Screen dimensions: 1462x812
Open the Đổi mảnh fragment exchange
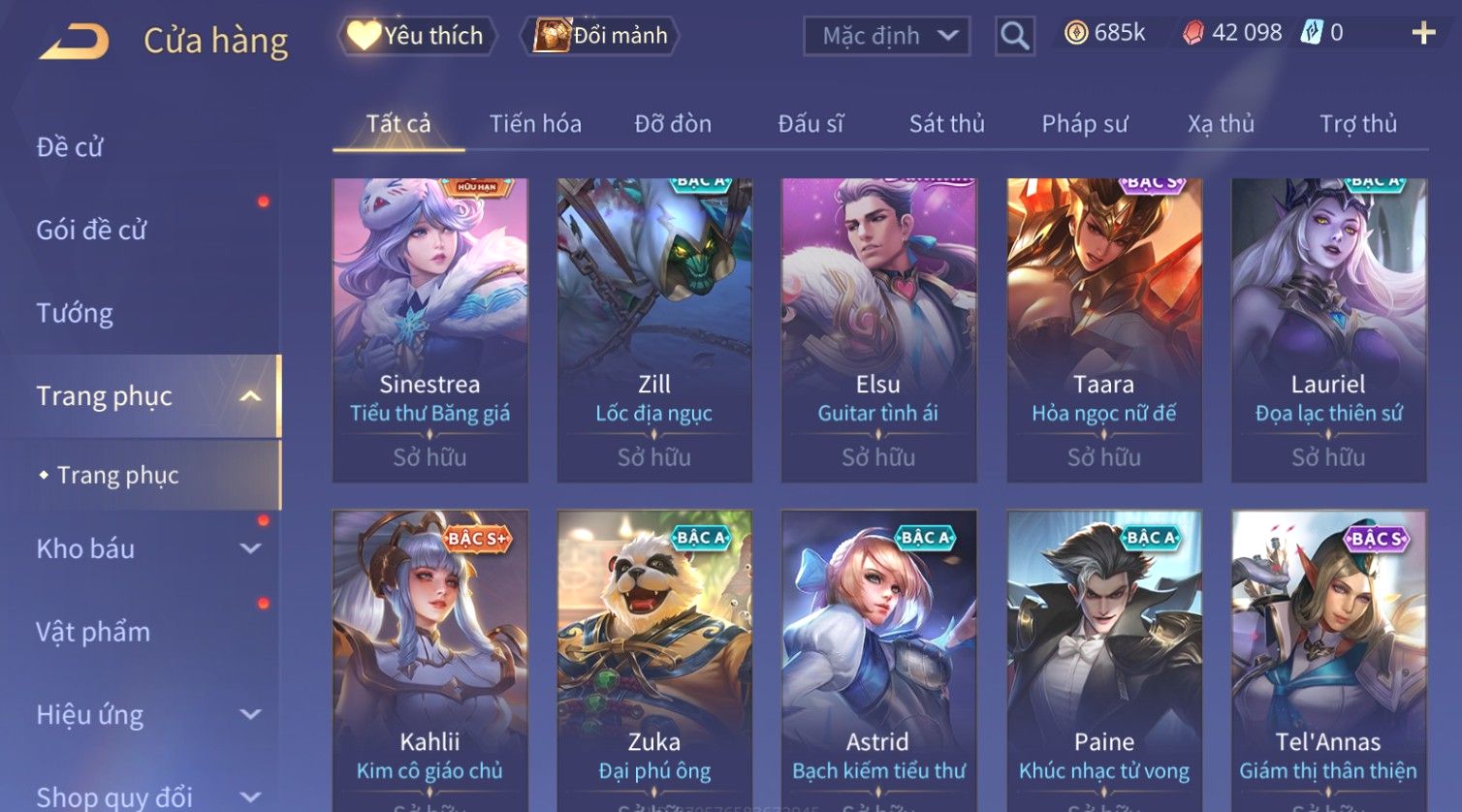(601, 36)
